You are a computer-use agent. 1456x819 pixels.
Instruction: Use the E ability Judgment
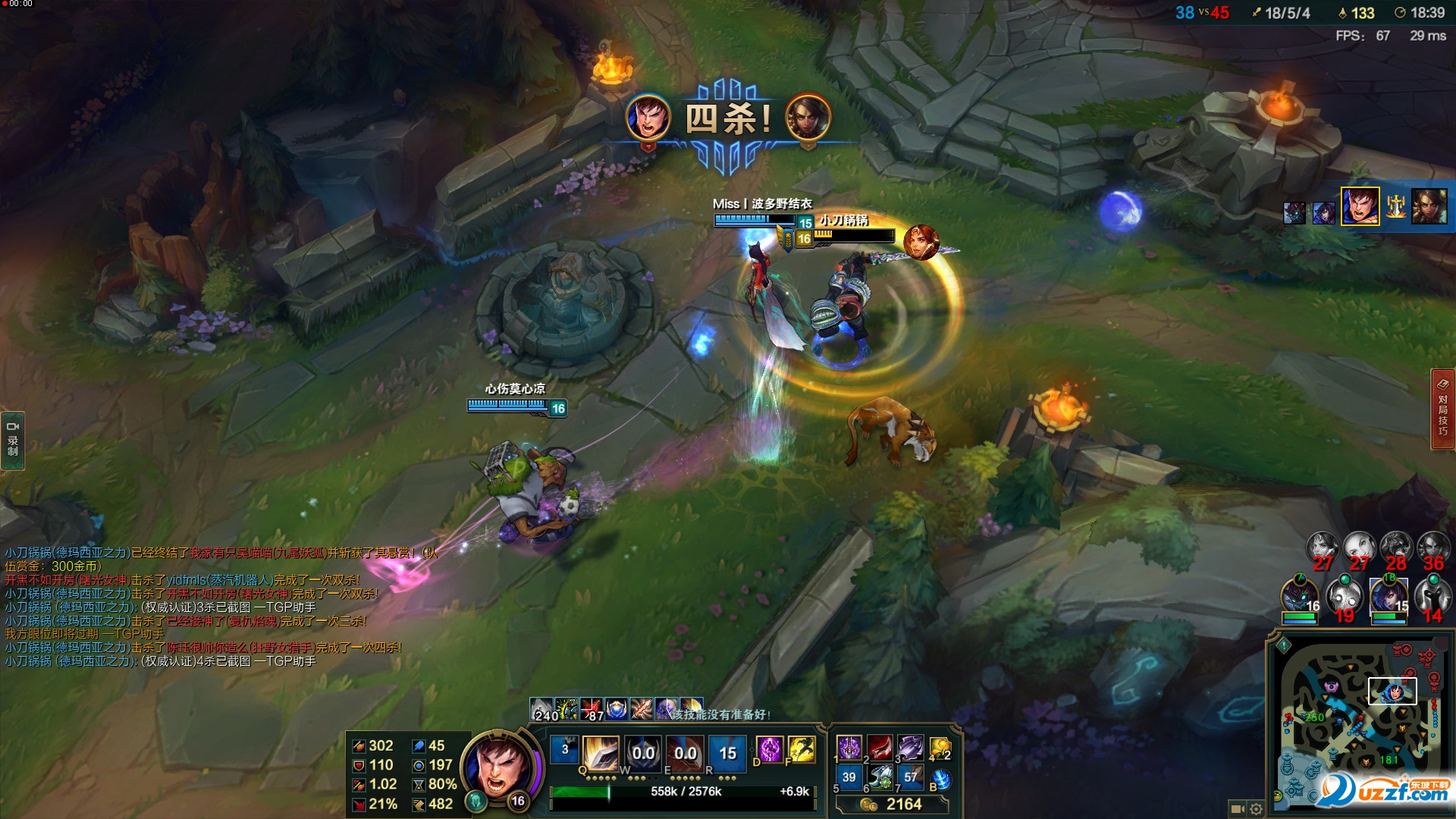click(686, 753)
